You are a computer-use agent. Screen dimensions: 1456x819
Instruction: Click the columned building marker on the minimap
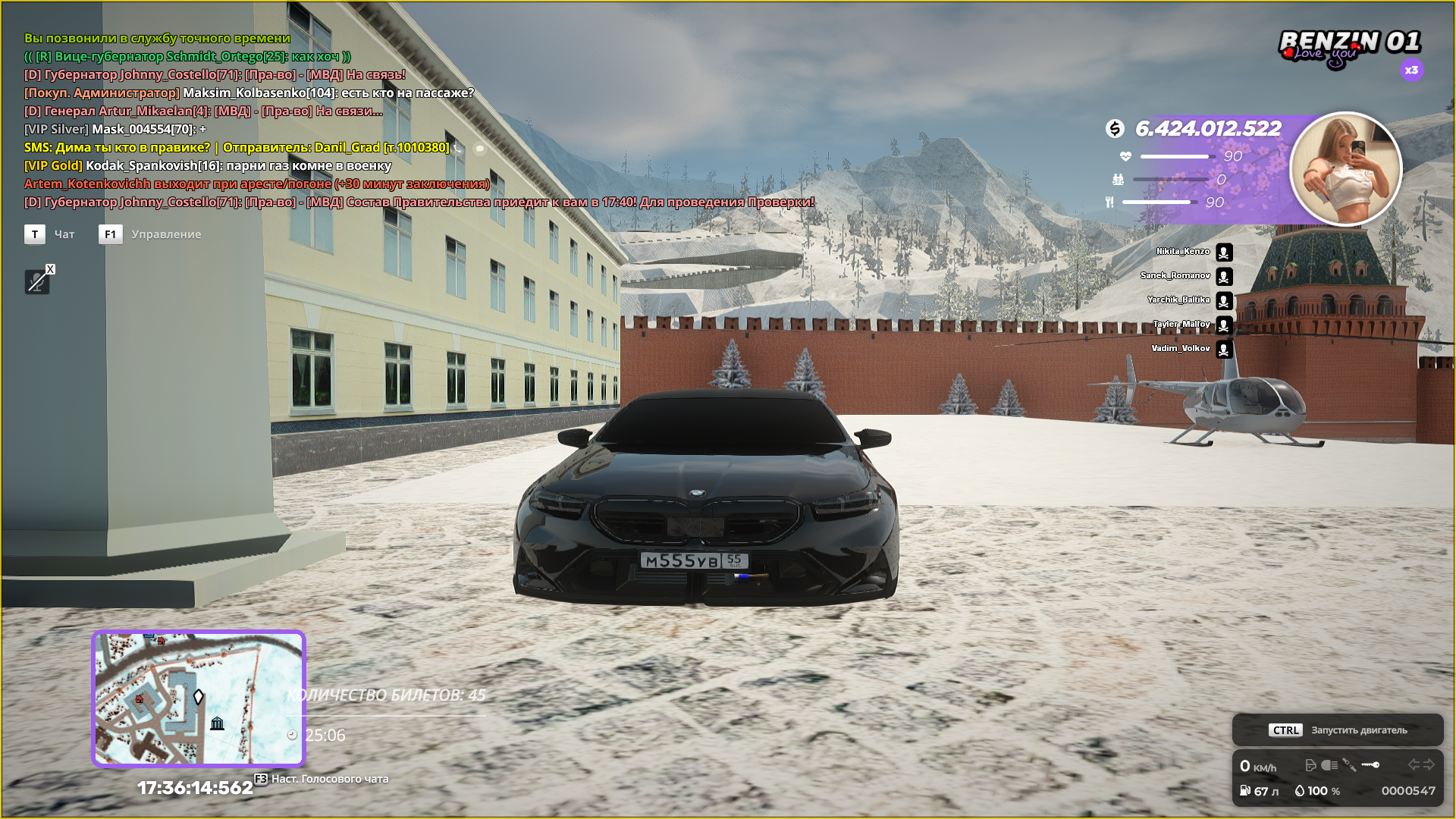tap(217, 723)
